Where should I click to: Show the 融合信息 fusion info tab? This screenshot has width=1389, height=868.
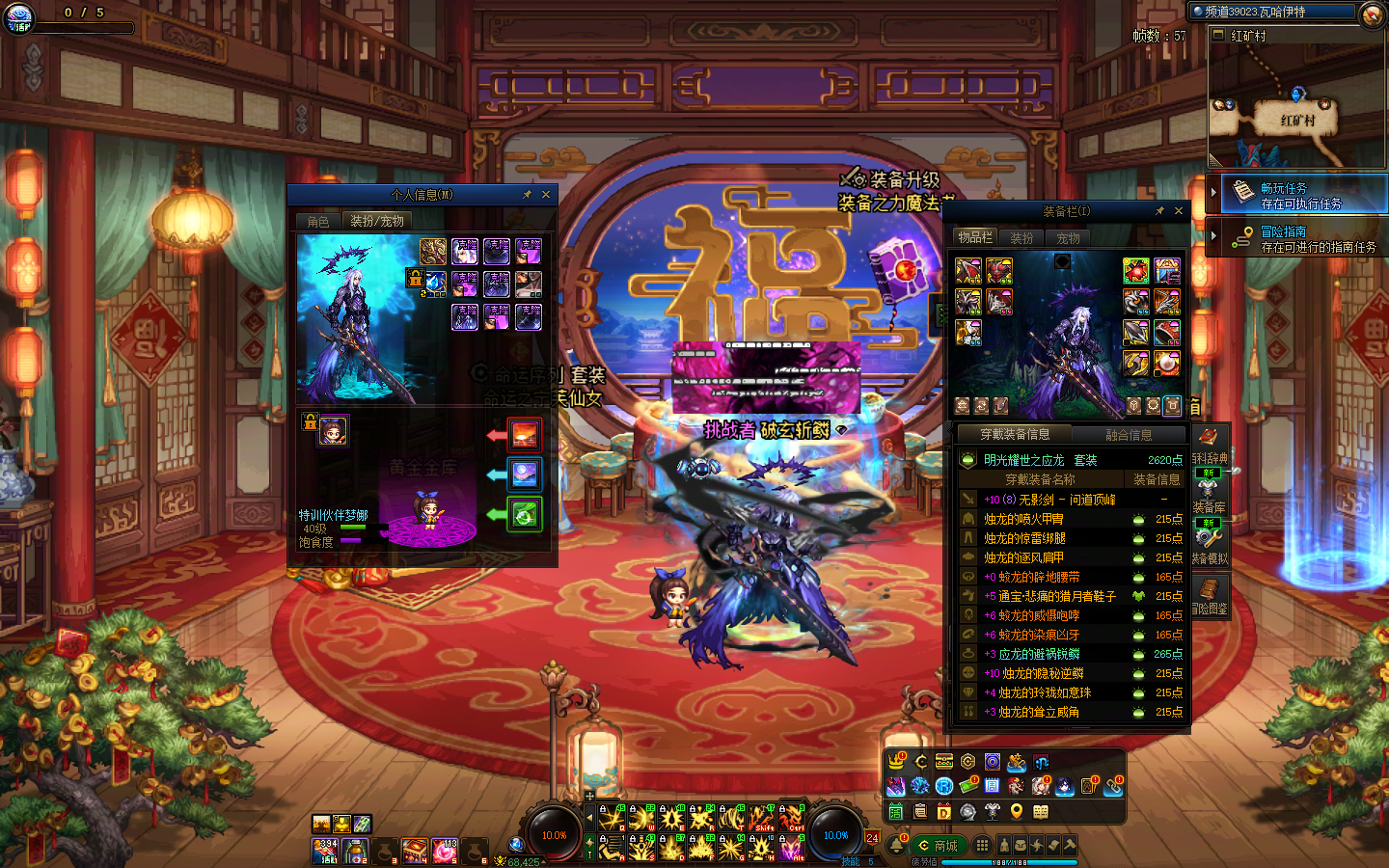pos(1129,435)
